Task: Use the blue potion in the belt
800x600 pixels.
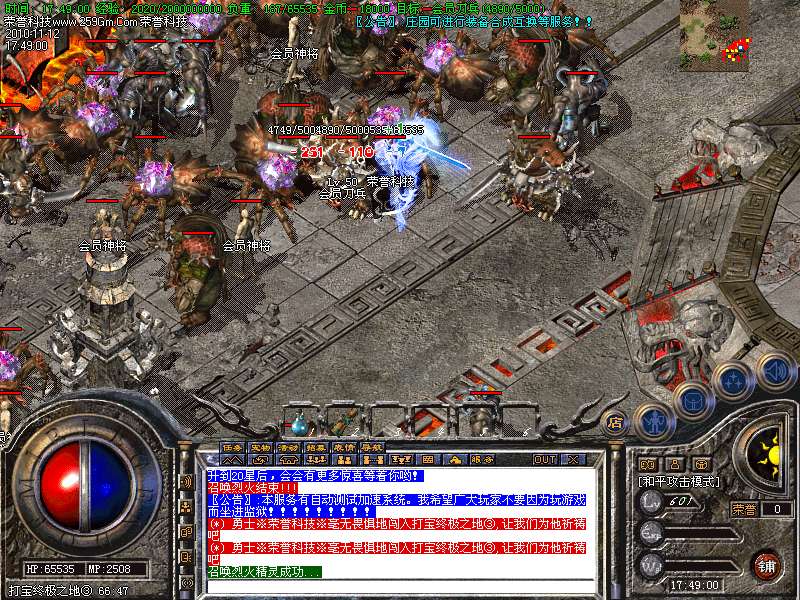Action: click(299, 423)
